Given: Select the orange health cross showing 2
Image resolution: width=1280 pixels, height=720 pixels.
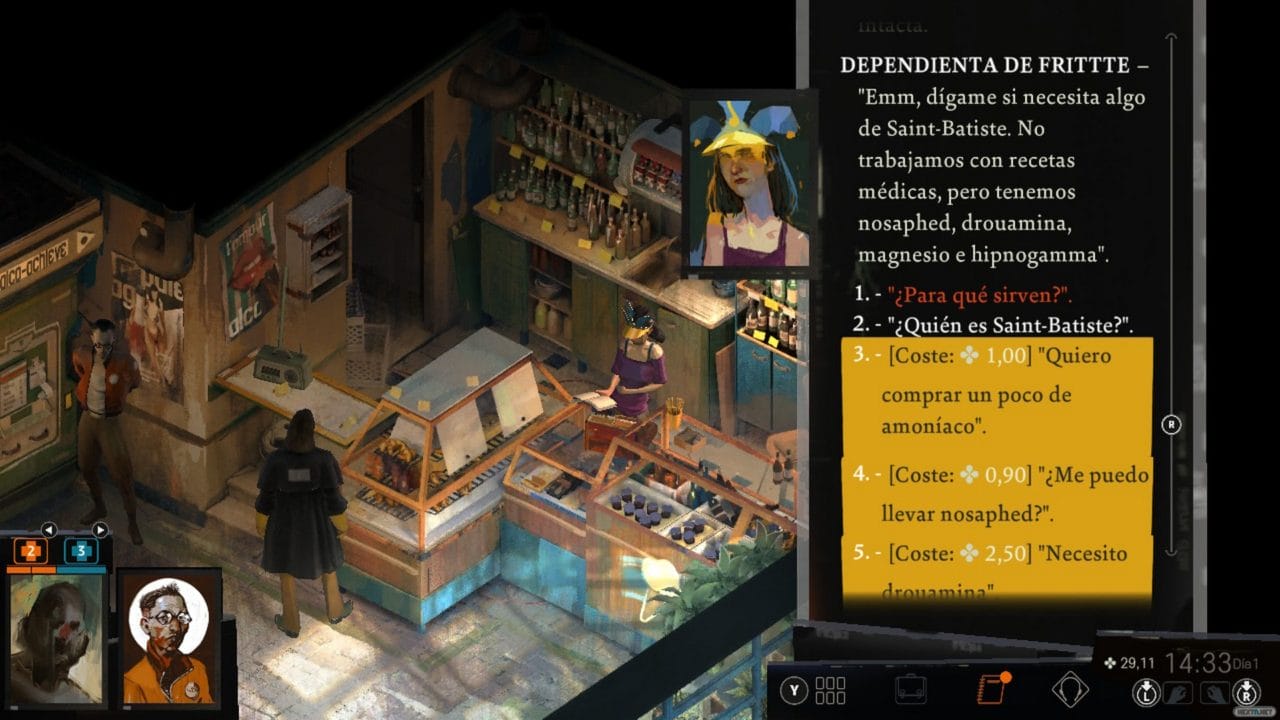Looking at the screenshot, I should pyautogui.click(x=30, y=550).
